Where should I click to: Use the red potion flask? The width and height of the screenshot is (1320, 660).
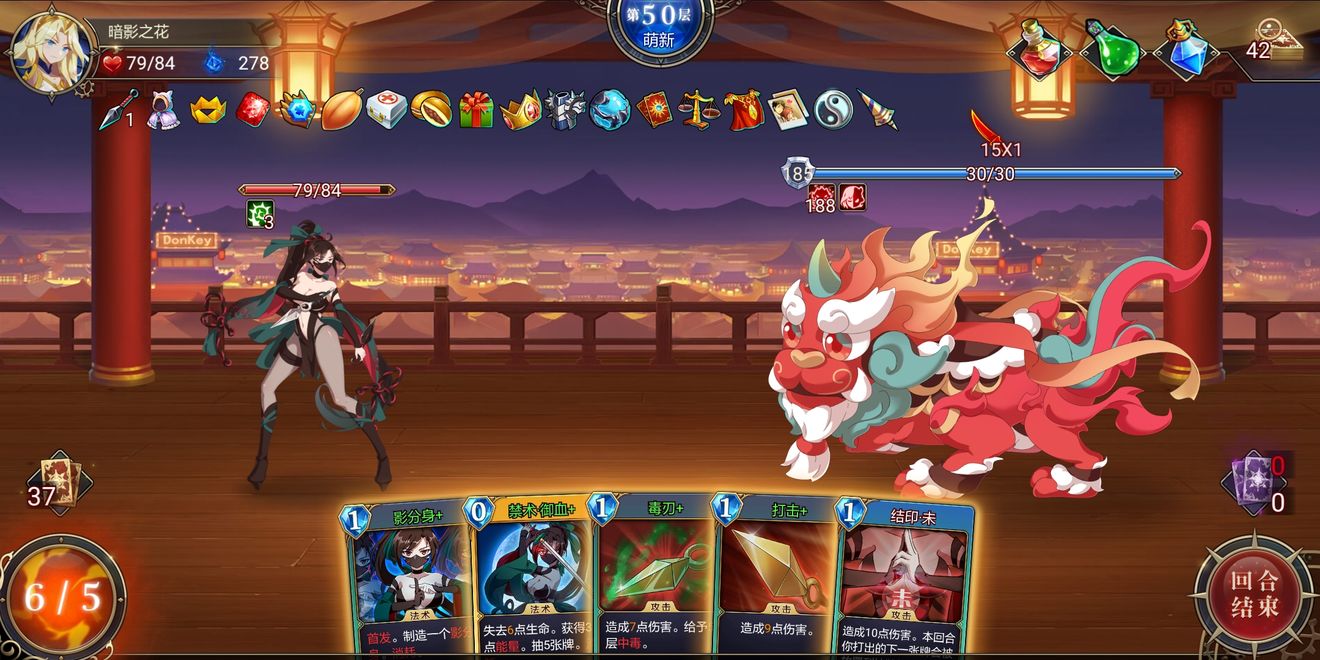tap(1038, 47)
